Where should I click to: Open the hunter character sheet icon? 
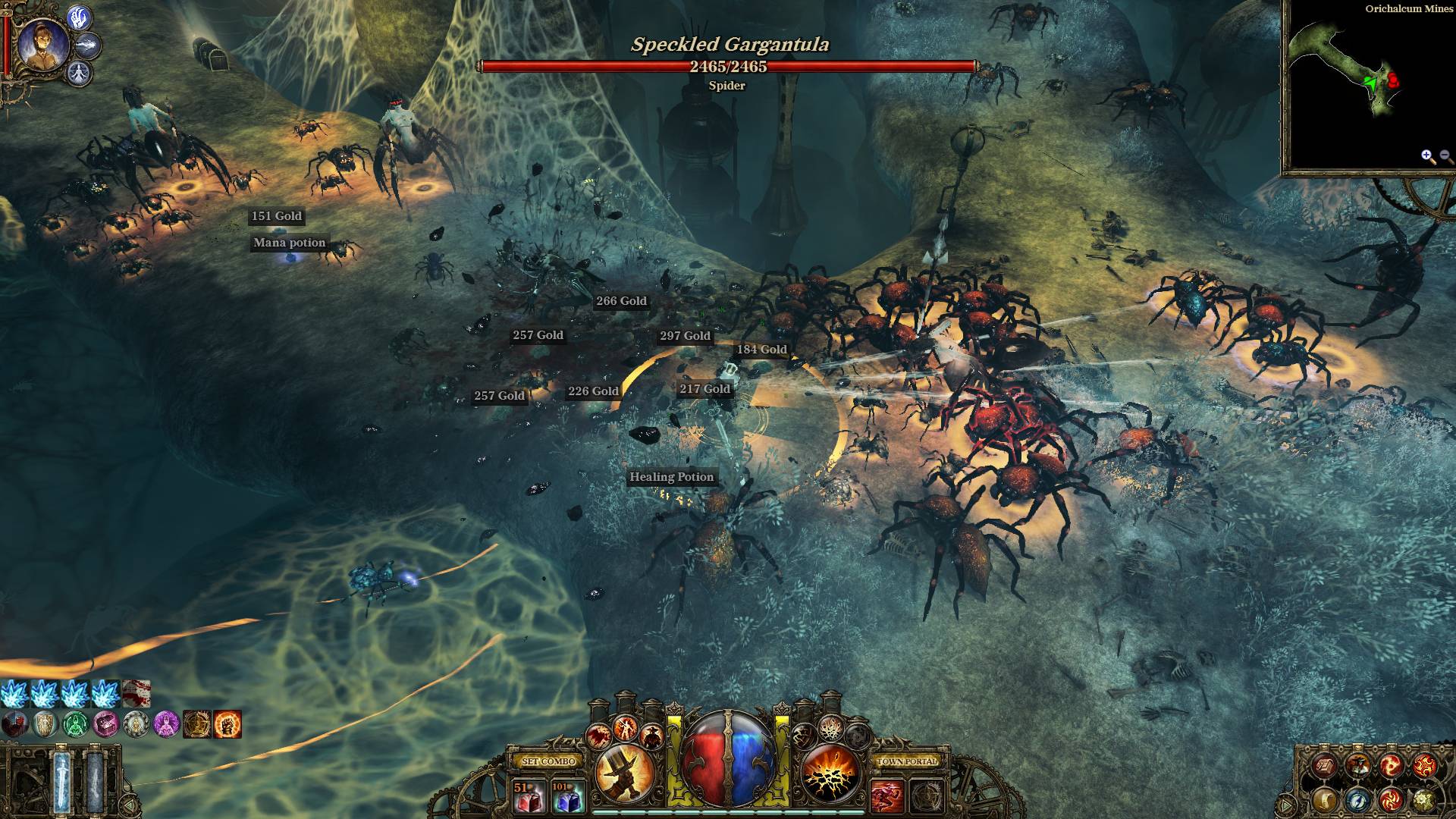point(1357,766)
